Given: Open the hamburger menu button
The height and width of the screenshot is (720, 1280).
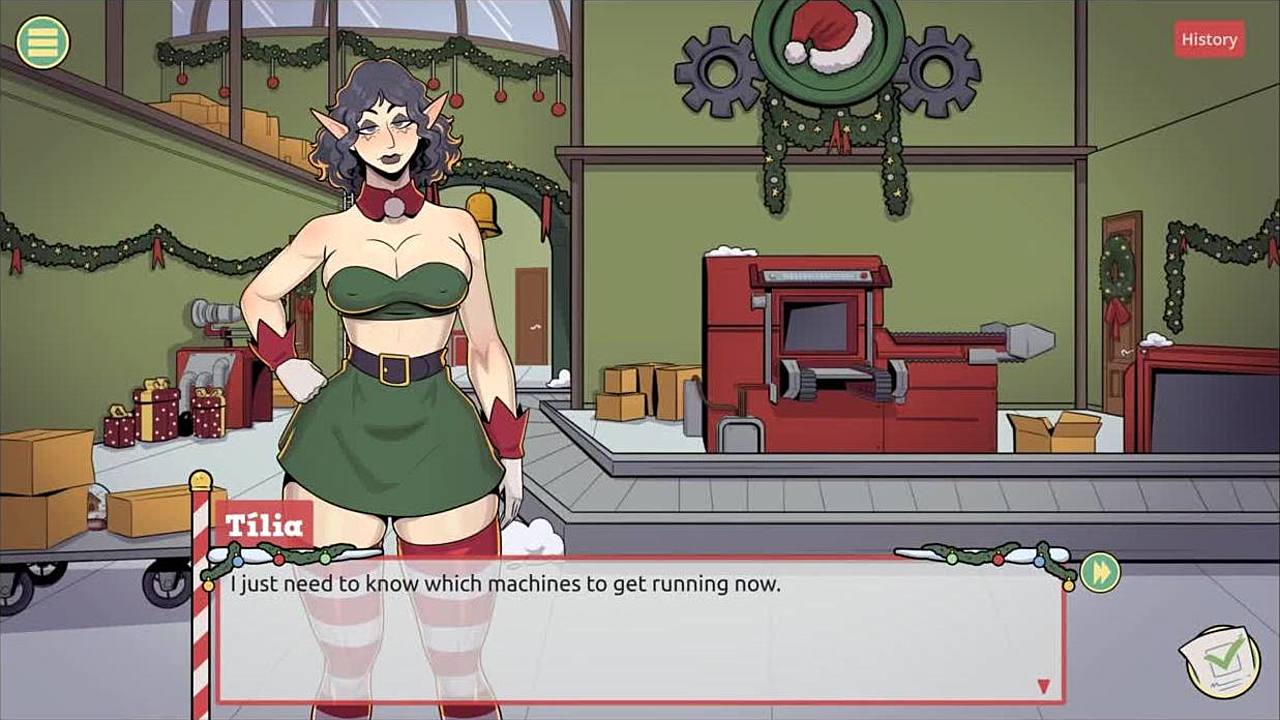Looking at the screenshot, I should point(43,41).
